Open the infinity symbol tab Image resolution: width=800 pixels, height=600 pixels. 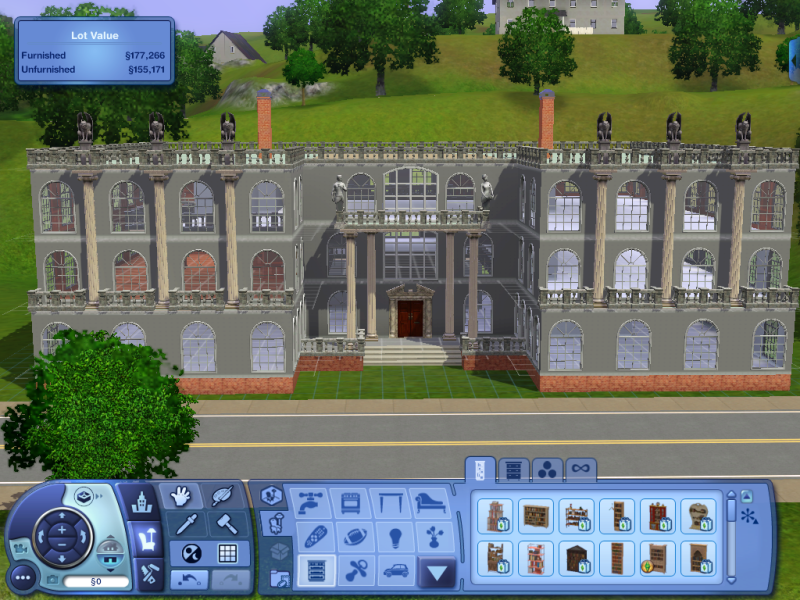[580, 468]
